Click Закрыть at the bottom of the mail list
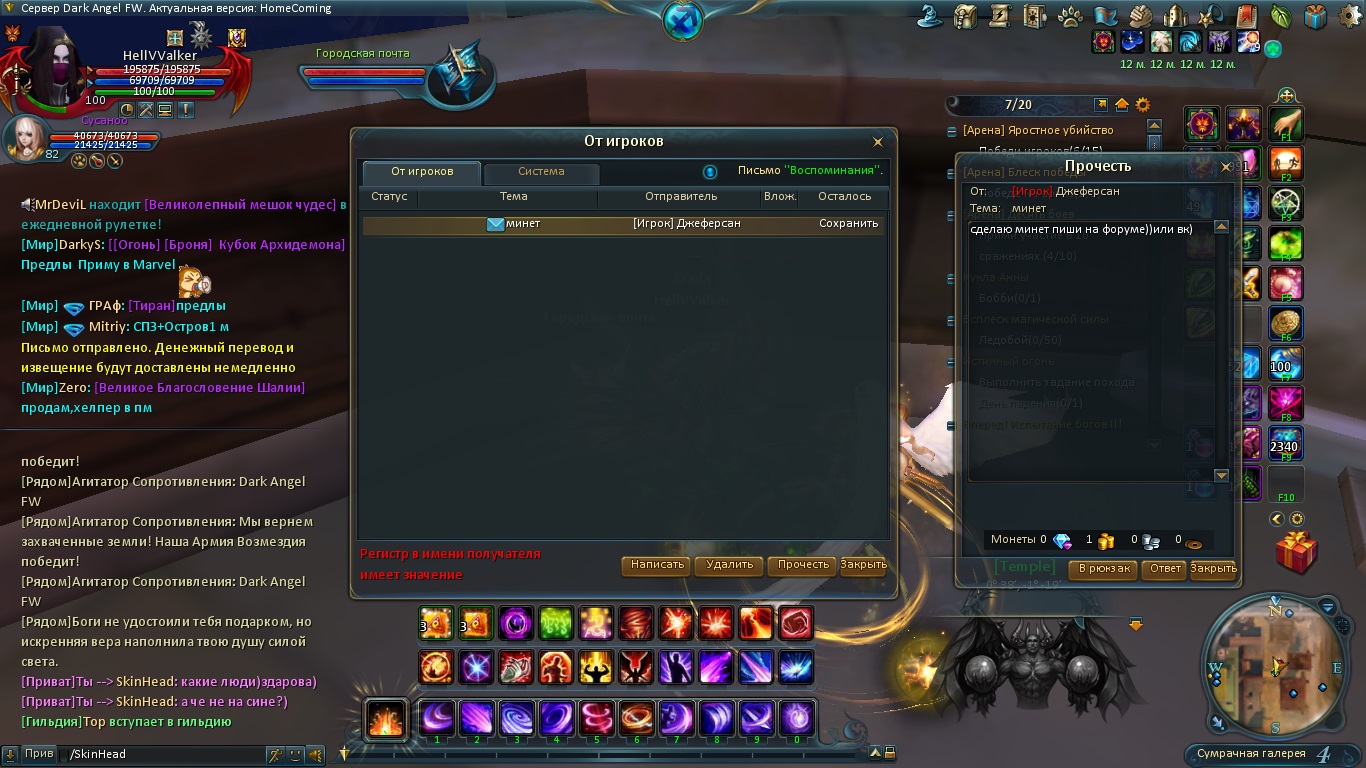The image size is (1366, 768). tap(863, 565)
